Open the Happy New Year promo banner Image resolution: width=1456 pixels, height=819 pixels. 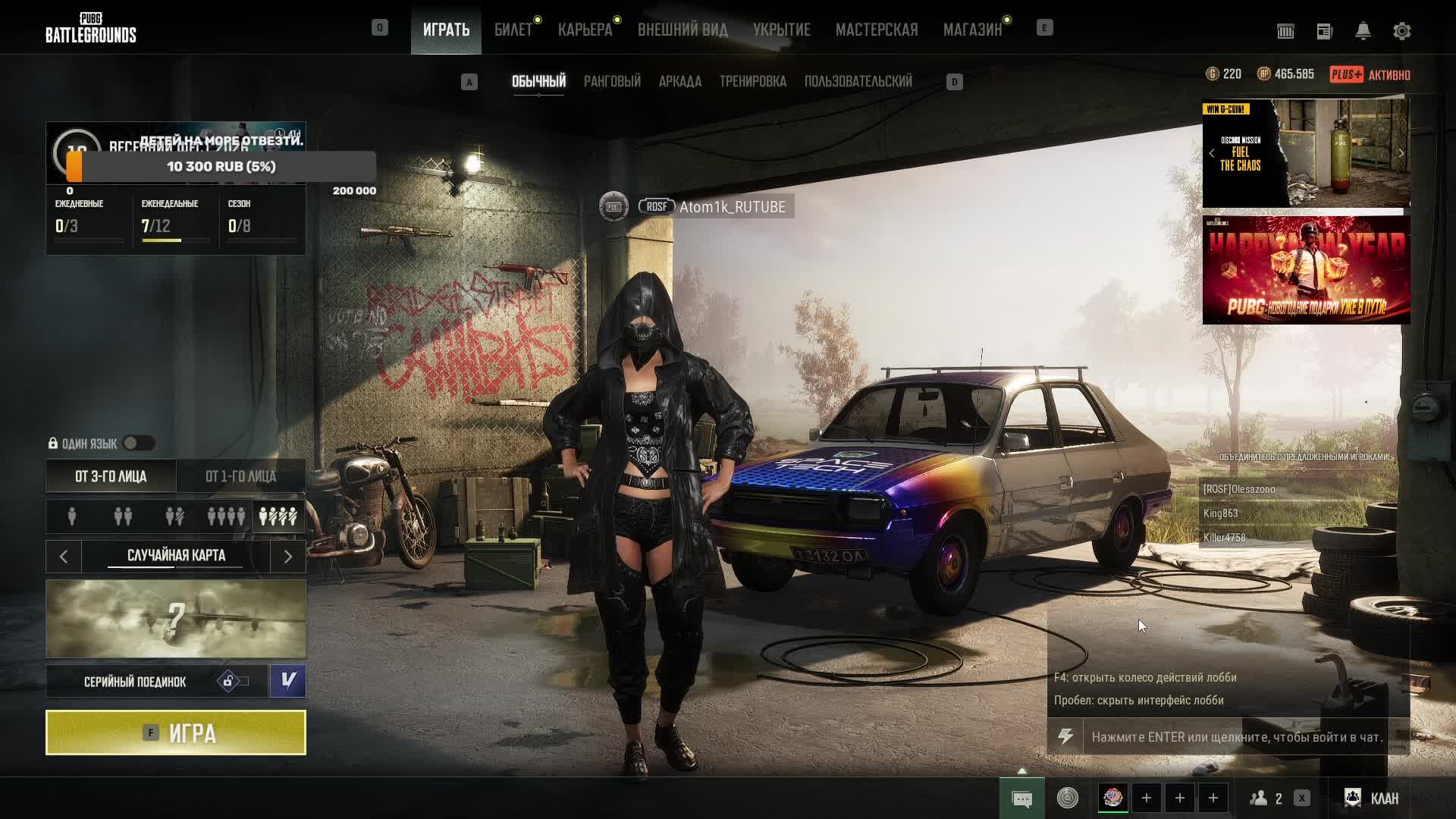[1306, 270]
